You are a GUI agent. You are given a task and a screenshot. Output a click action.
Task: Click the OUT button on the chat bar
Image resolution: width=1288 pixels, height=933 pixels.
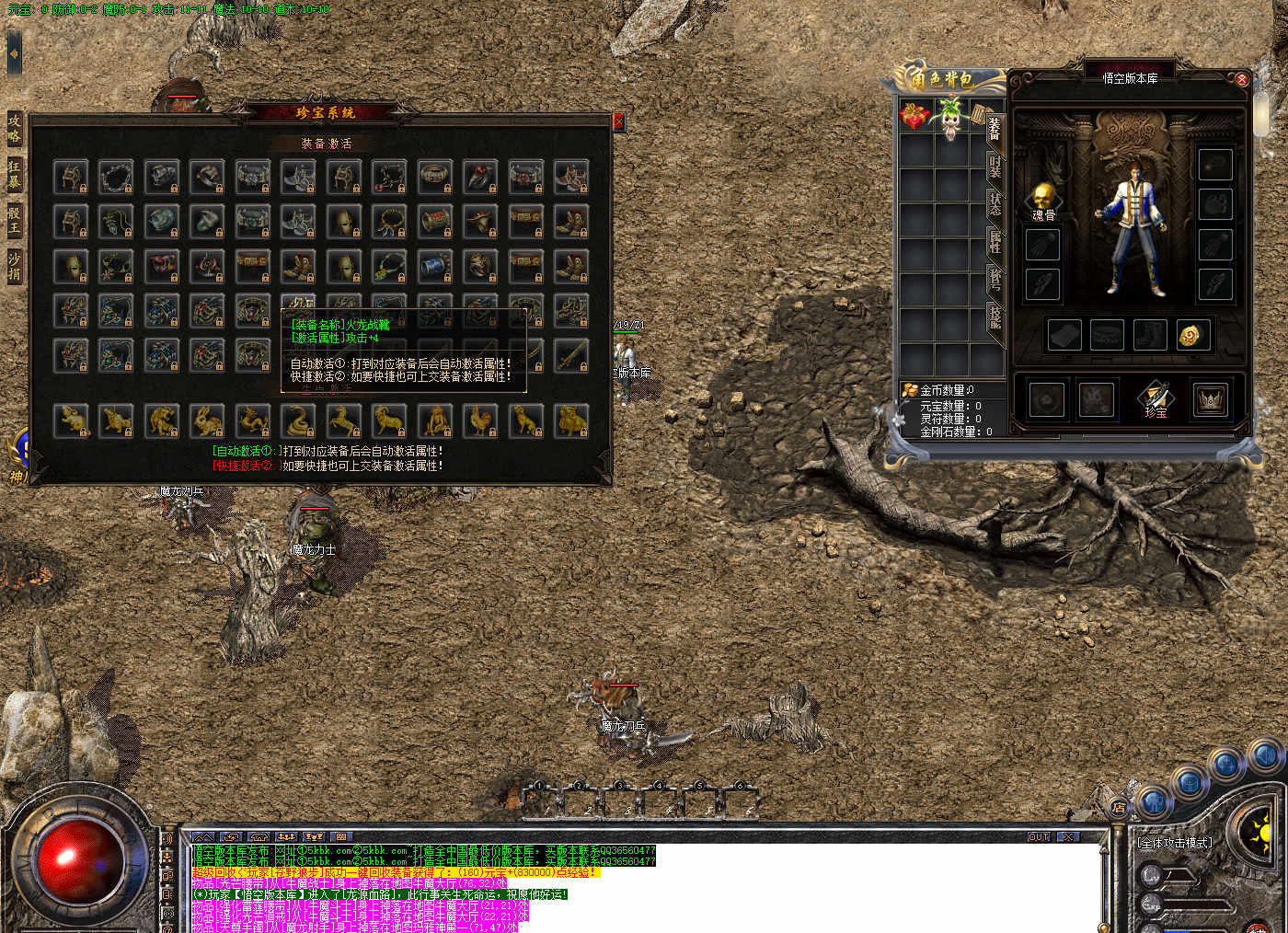coord(1038,836)
